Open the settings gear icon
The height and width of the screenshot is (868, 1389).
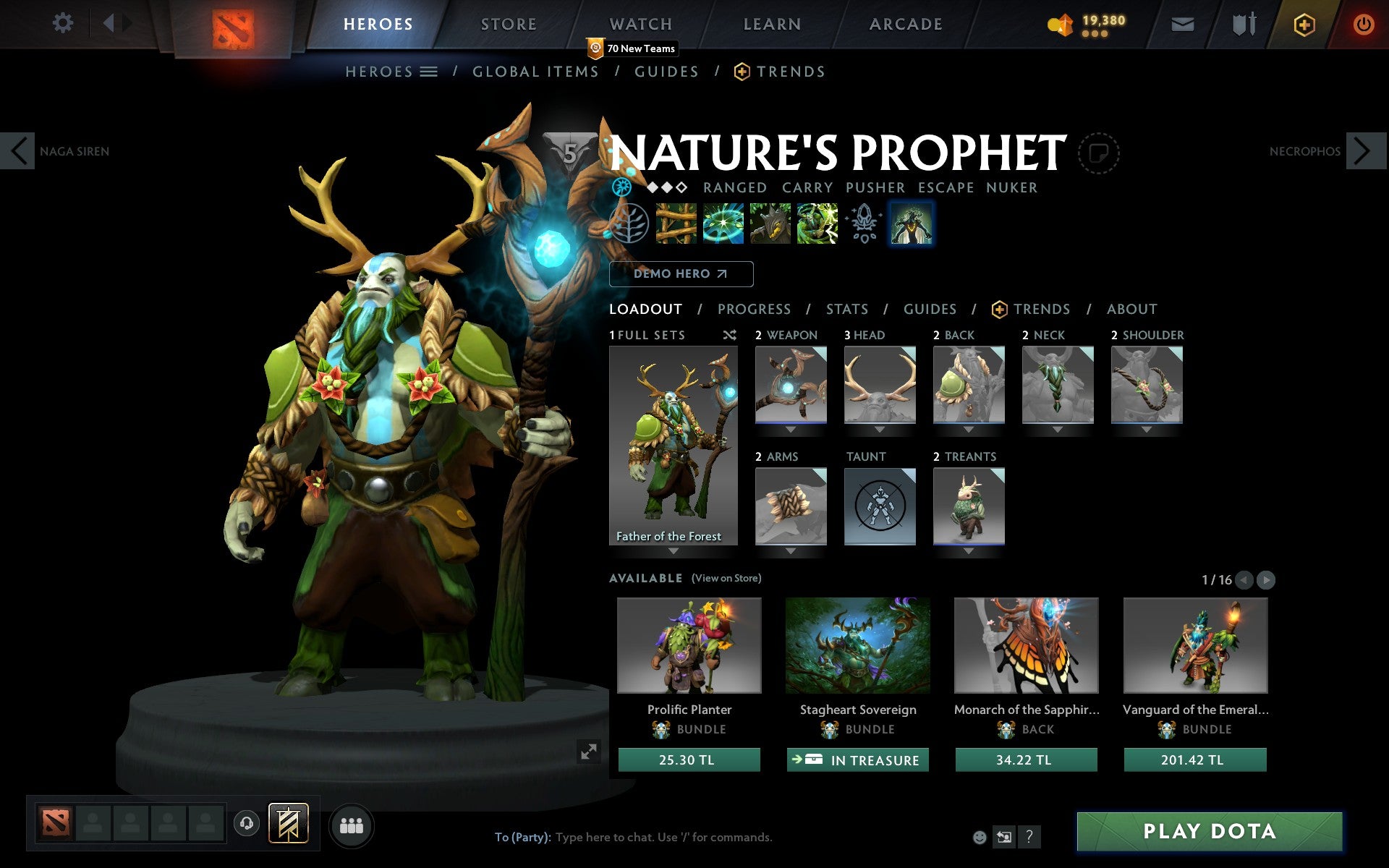pyautogui.click(x=64, y=23)
